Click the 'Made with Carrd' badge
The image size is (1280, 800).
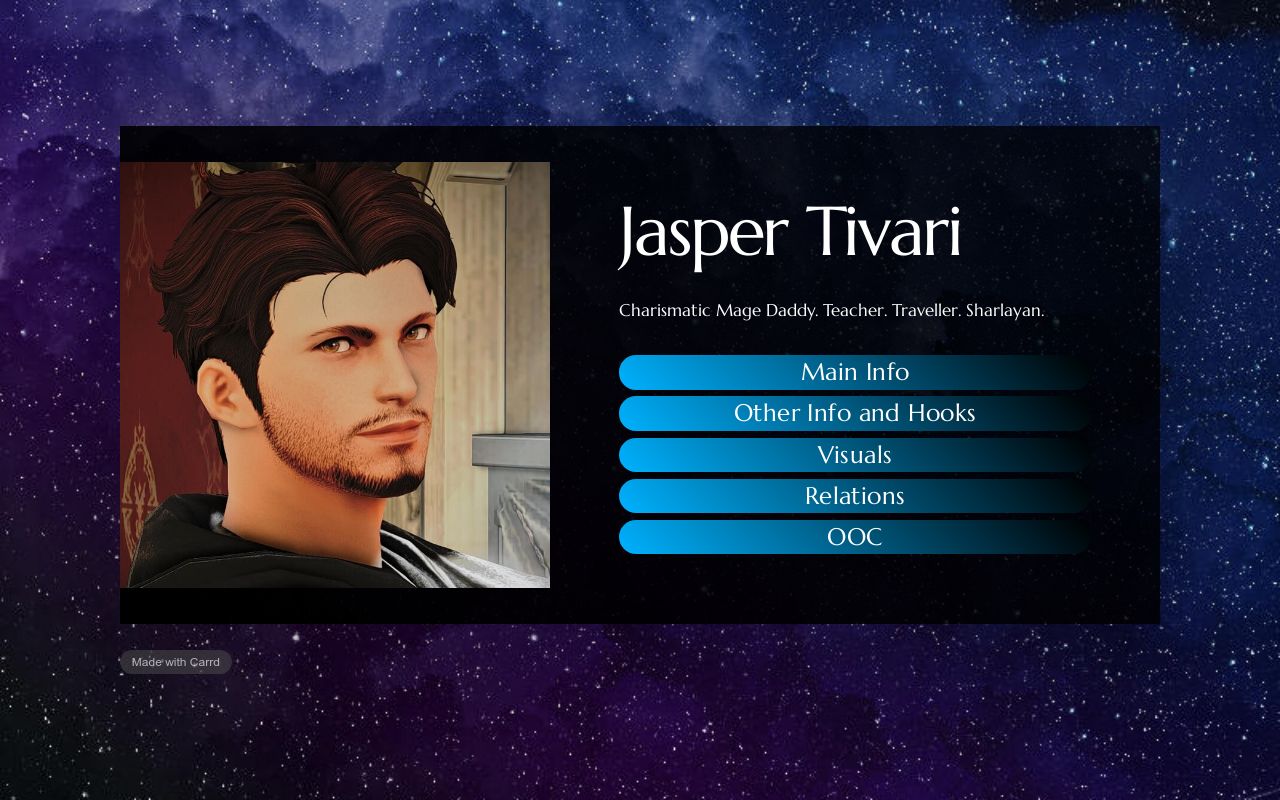pos(175,661)
